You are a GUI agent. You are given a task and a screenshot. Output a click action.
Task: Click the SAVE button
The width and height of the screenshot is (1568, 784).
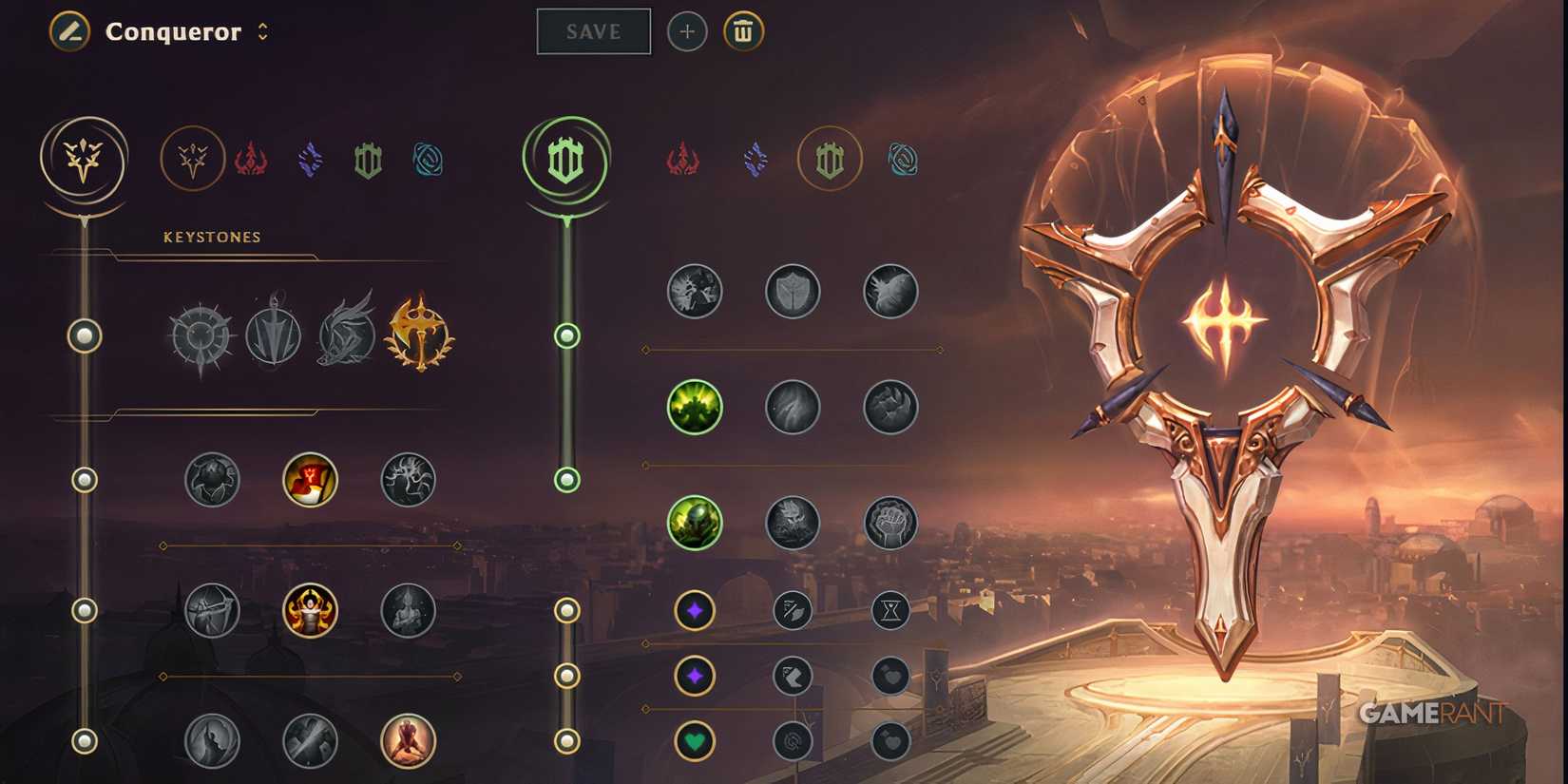coord(593,31)
